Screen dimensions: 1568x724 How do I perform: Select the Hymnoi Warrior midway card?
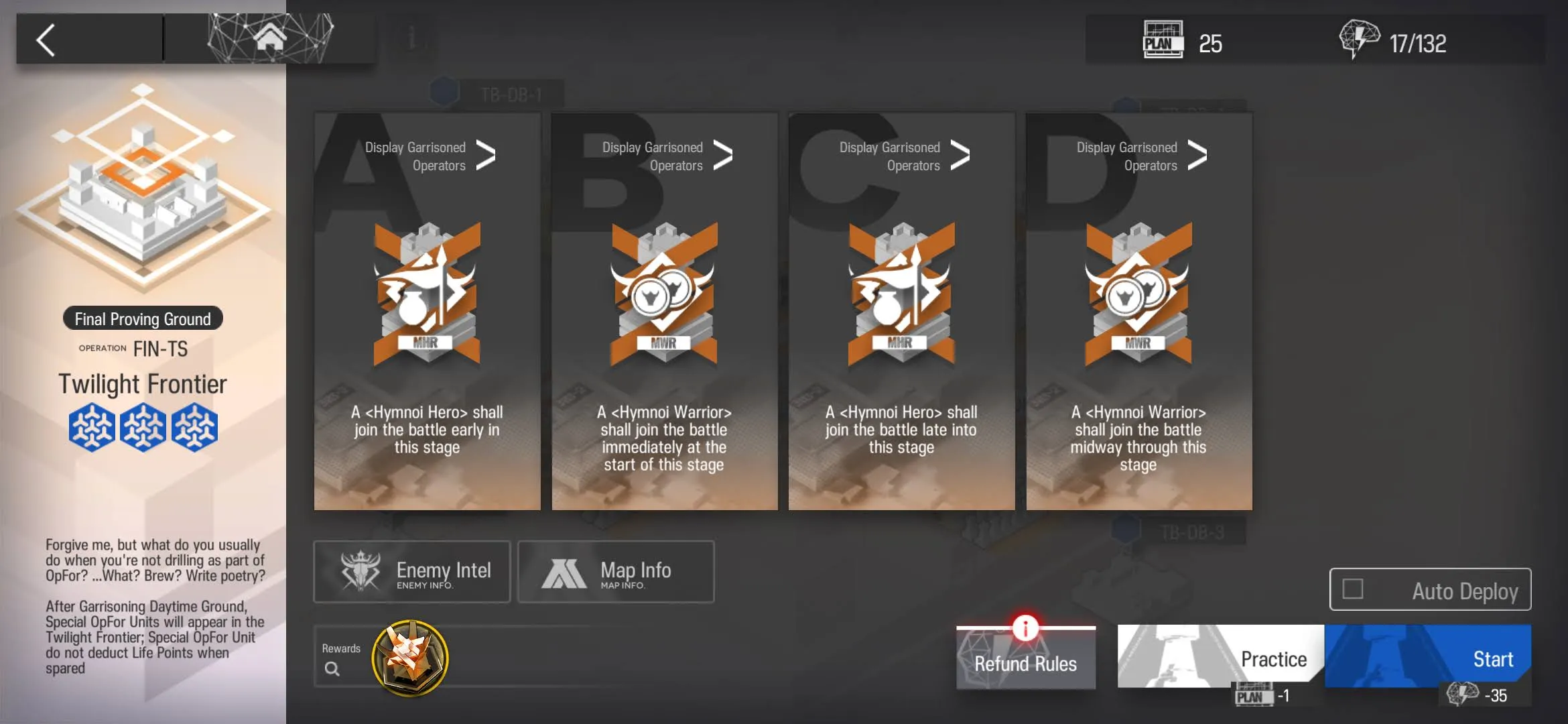[x=1138, y=335]
